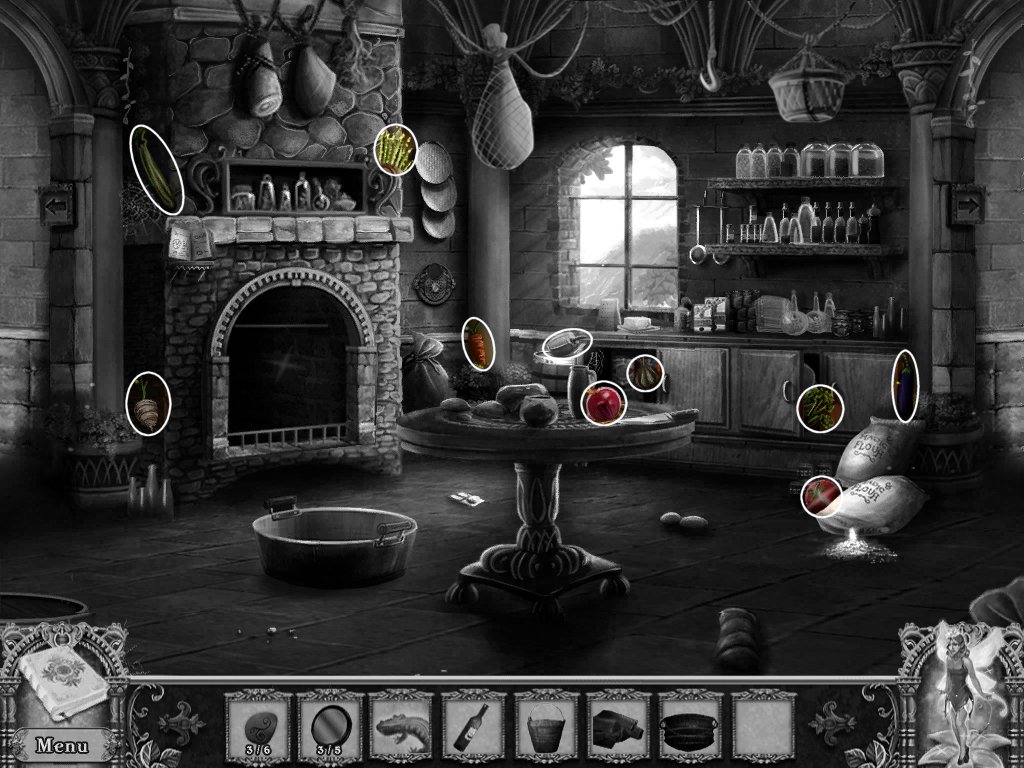Open the Menu button
The width and height of the screenshot is (1024, 768).
pos(60,744)
